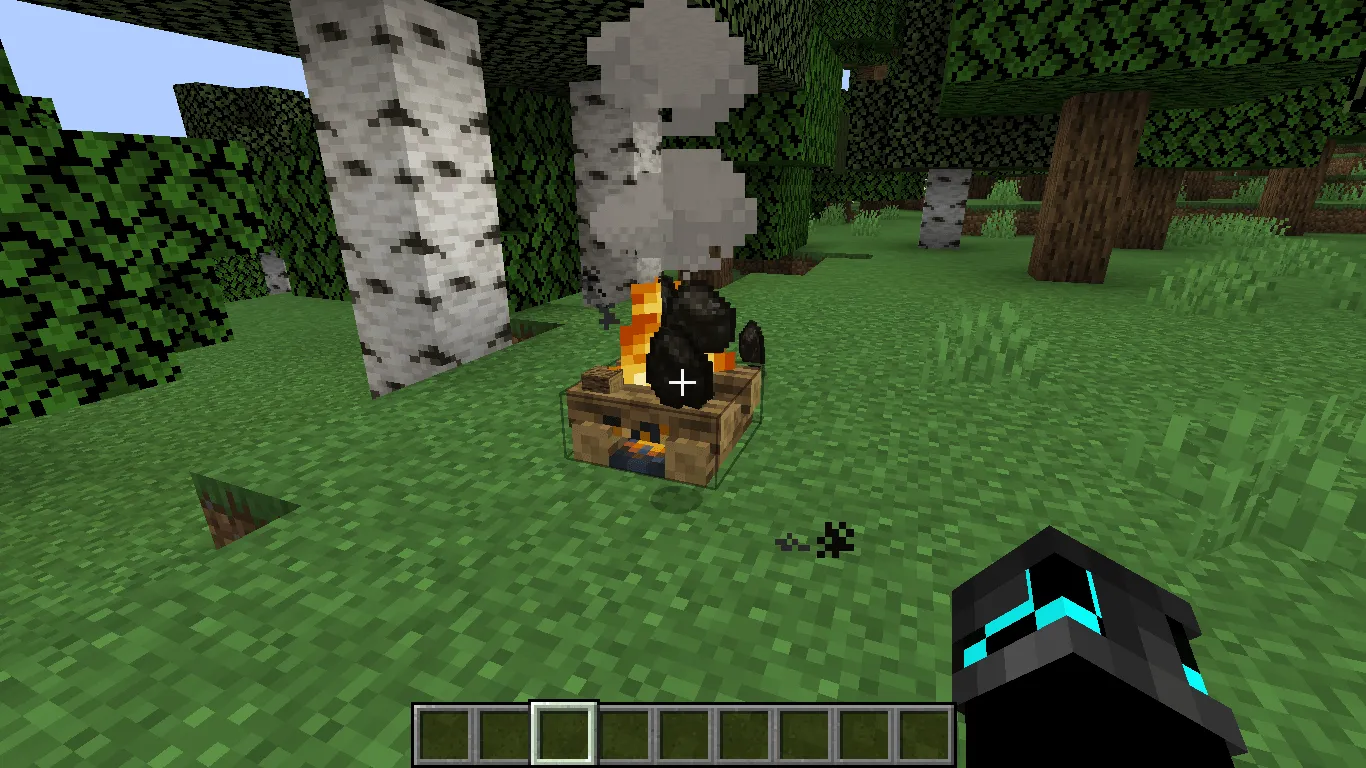Click the highlighted second hotbar slot

(565, 733)
